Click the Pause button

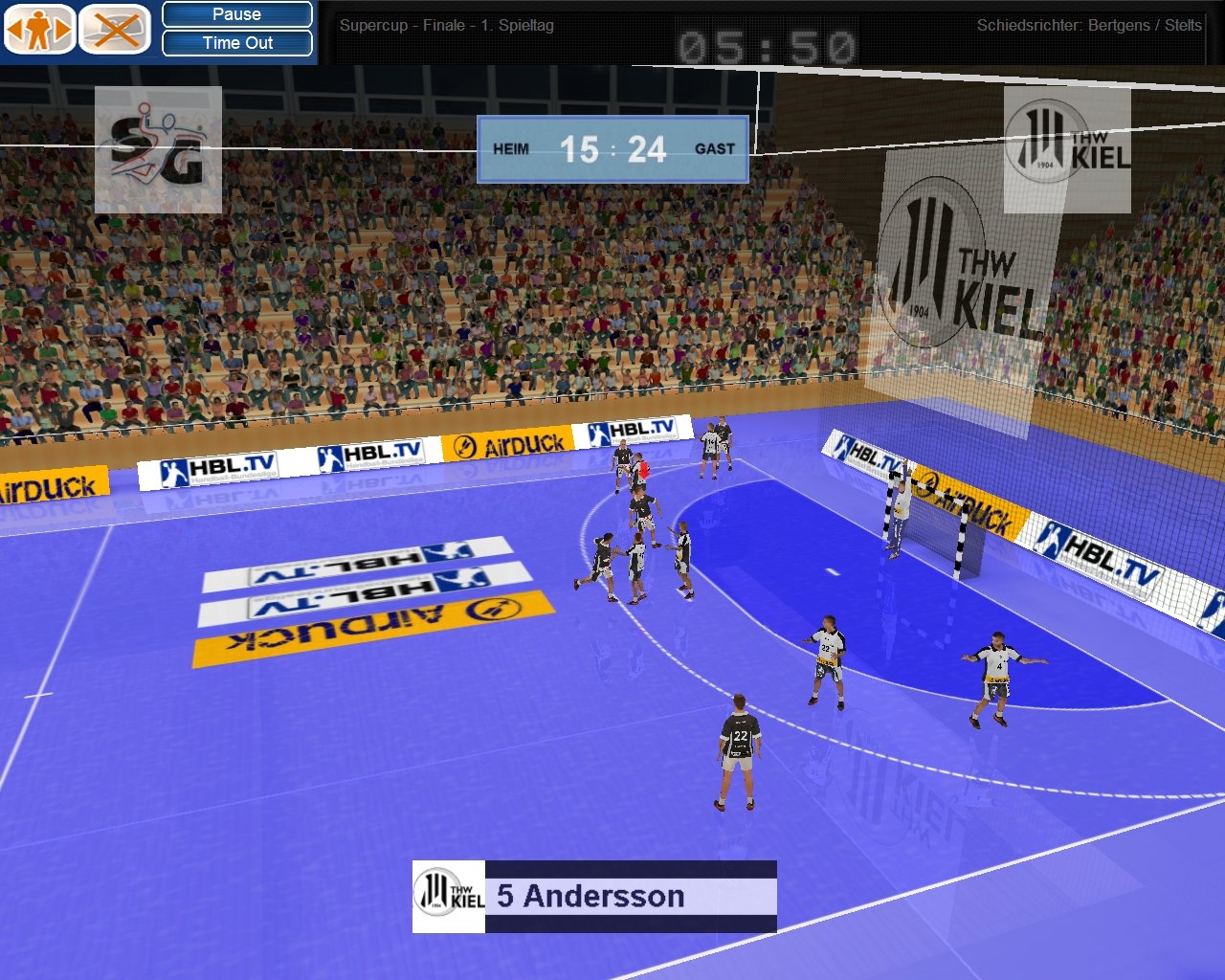(237, 14)
